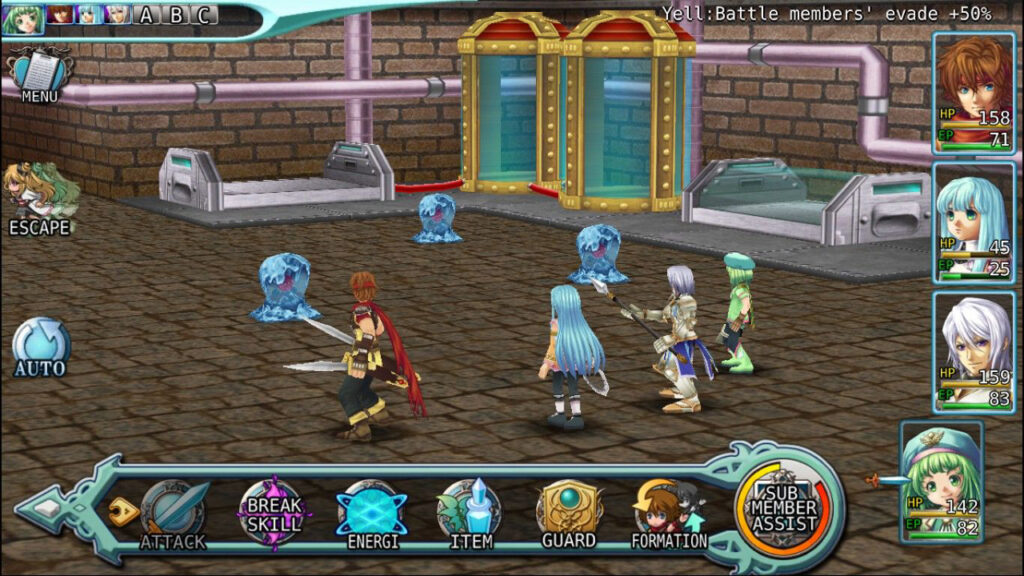Select the green-haired girl's portrait
Viewport: 1024px width, 576px height.
[941, 481]
